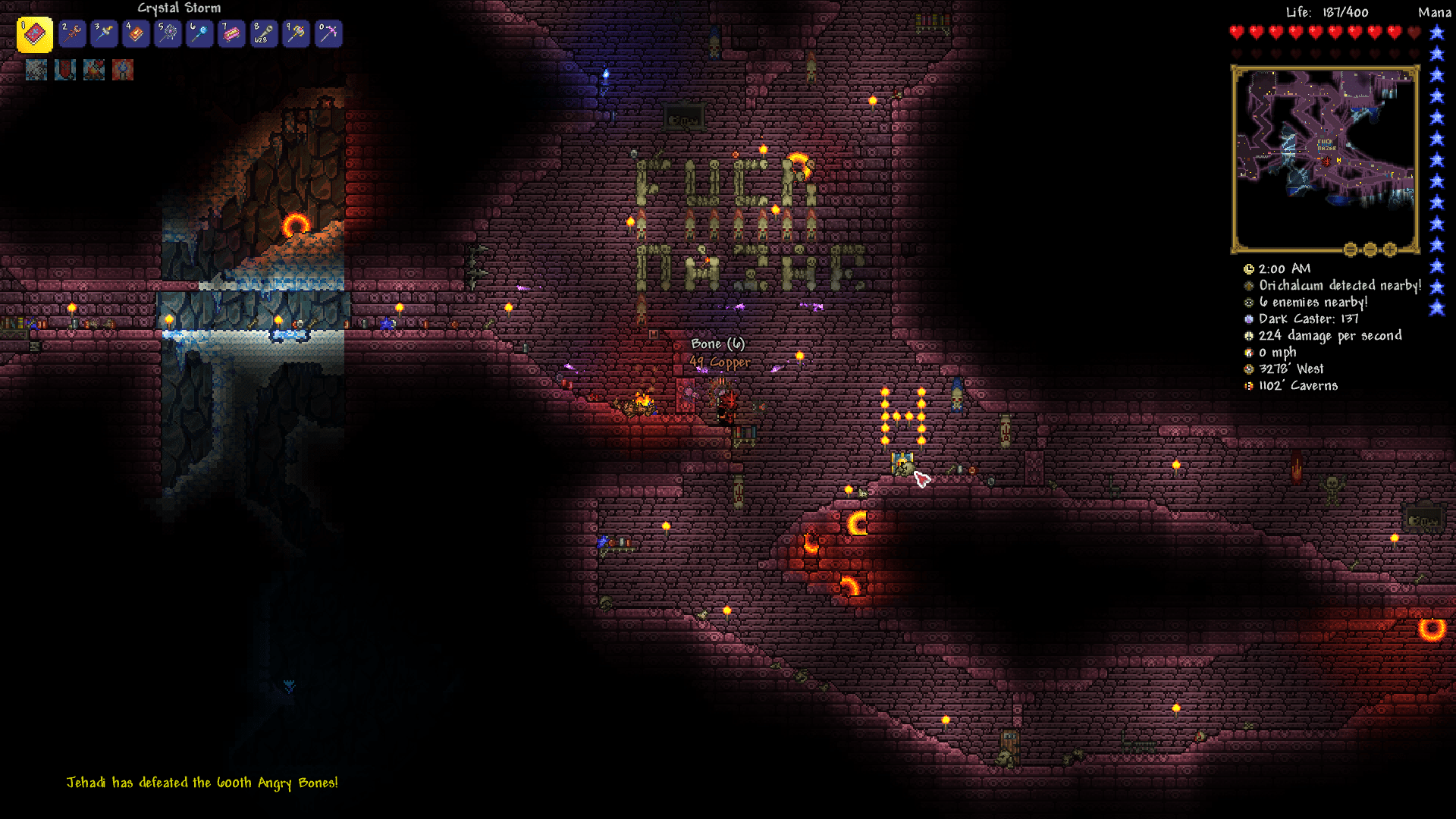Select Crystal Storm in hotbar slot 1
Screen dimensions: 1456x819
pyautogui.click(x=33, y=33)
